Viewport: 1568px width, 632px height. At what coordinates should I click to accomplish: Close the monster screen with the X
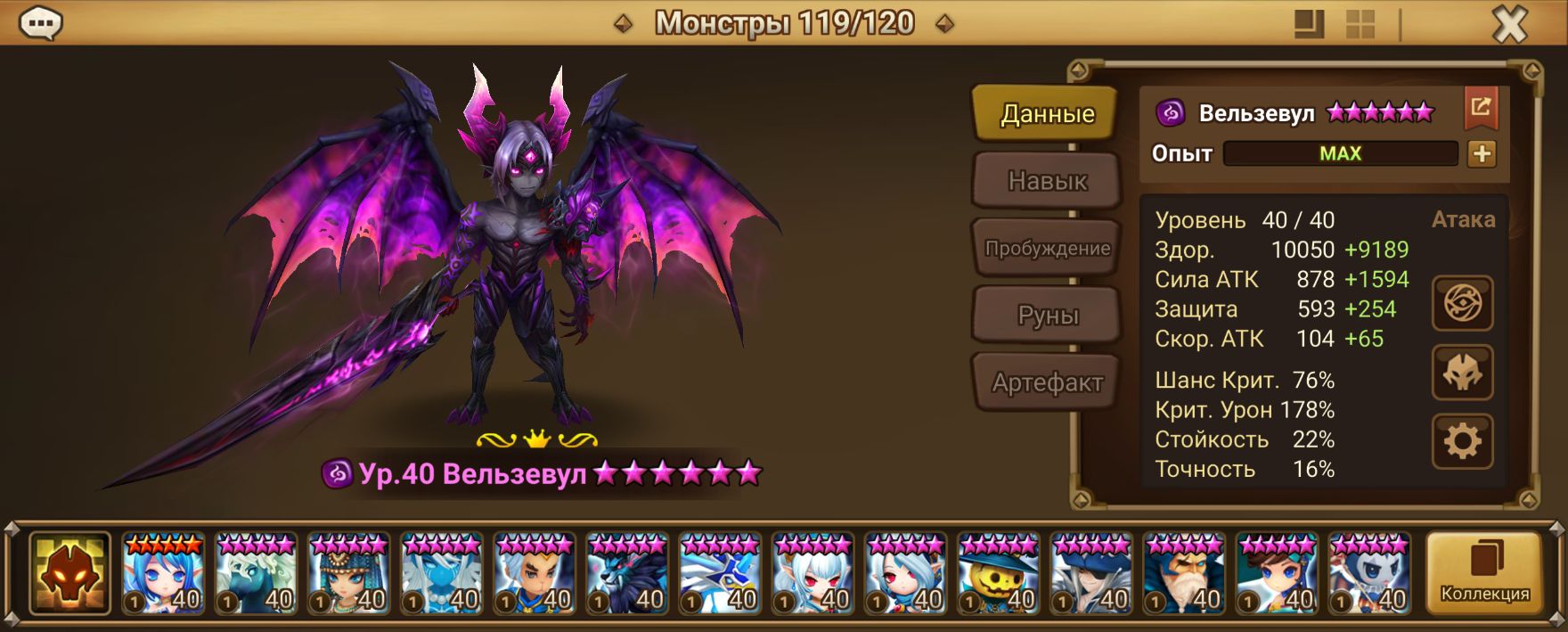(x=1509, y=25)
